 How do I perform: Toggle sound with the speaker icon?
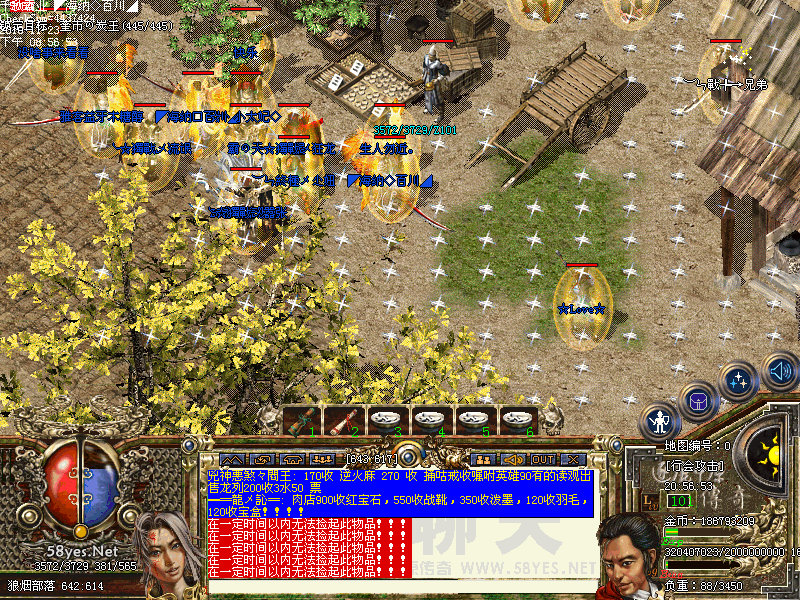(779, 372)
